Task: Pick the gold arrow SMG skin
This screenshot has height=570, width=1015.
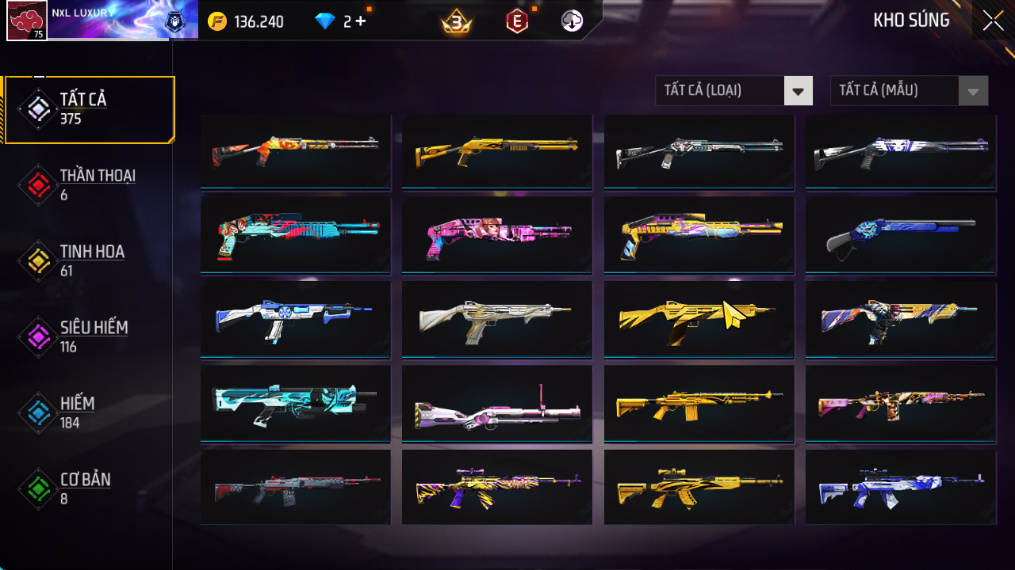Action: tap(699, 319)
